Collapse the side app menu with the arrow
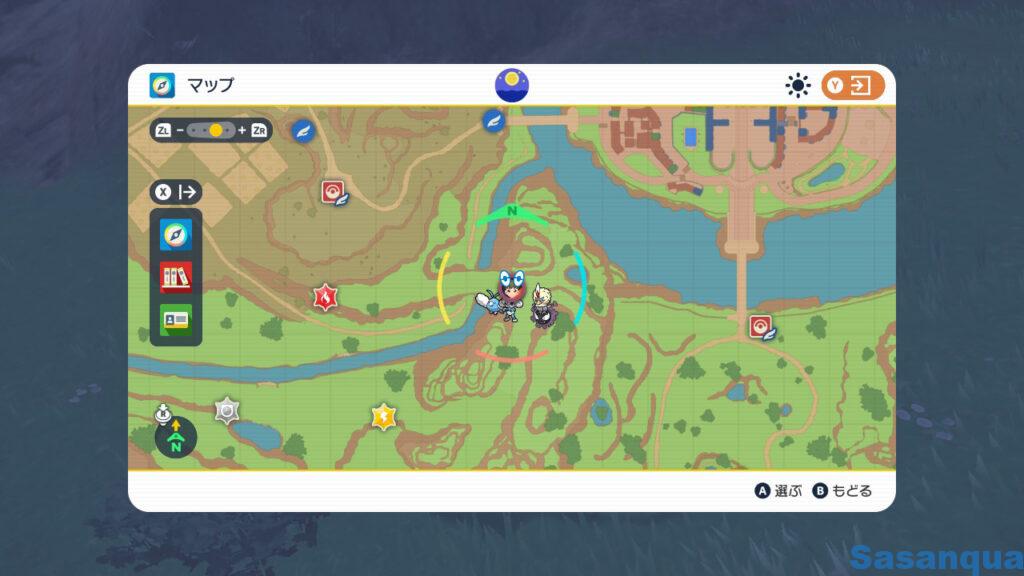This screenshot has height=576, width=1024. tap(176, 192)
